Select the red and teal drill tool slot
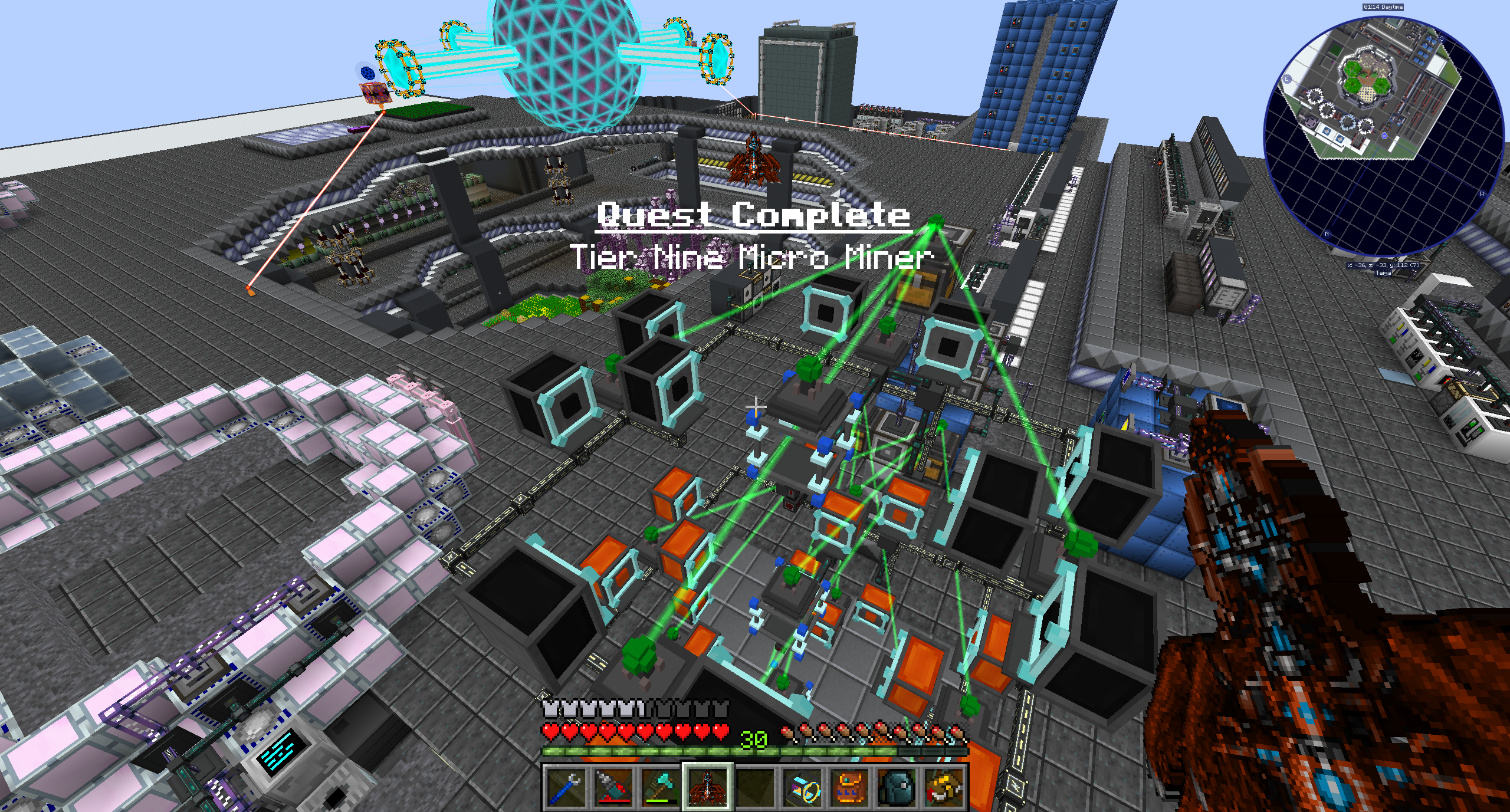 [x=613, y=787]
